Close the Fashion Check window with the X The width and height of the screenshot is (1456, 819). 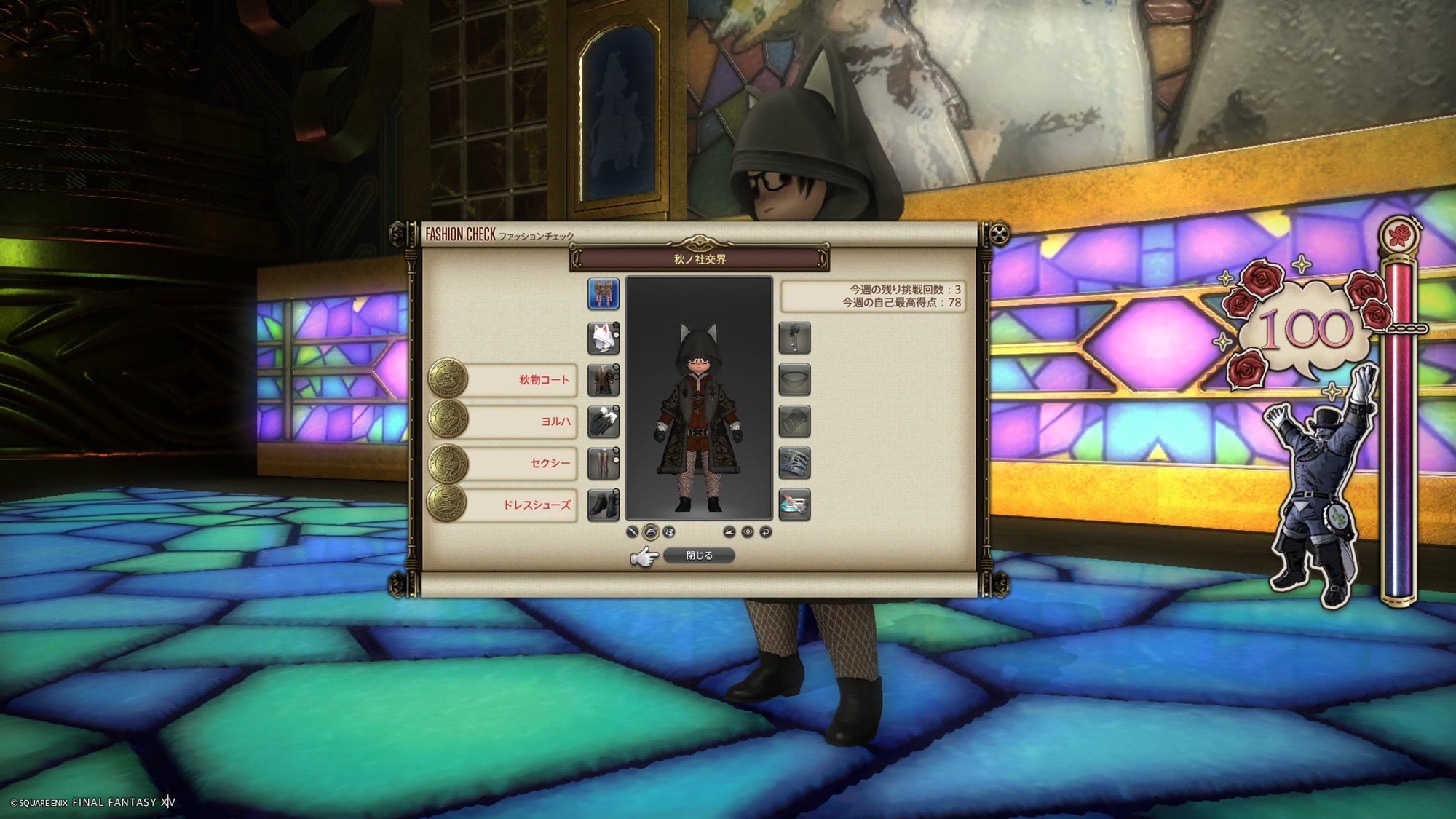(1000, 234)
